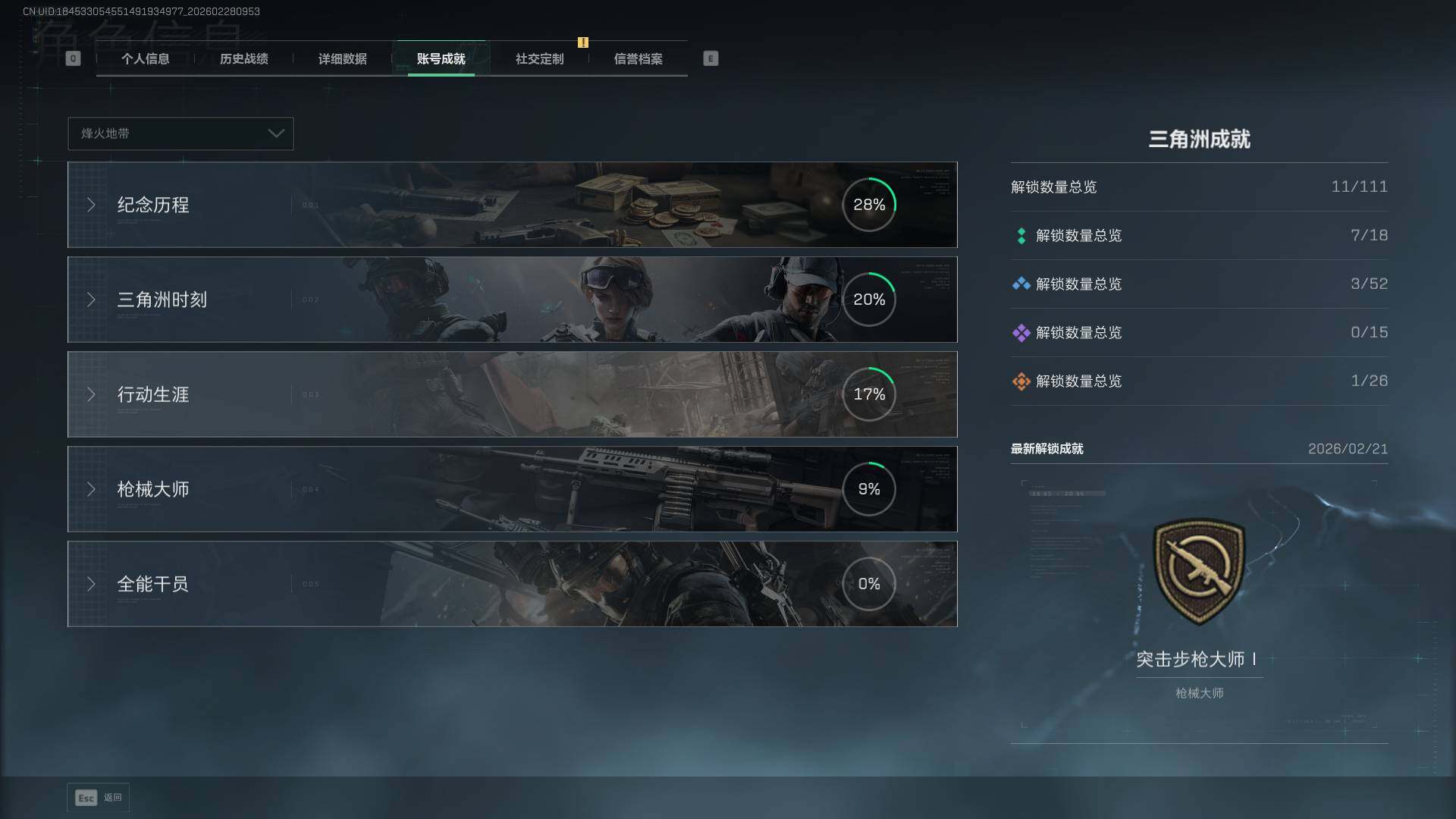Switch to the 个人信息 tab
The image size is (1456, 819).
pos(145,59)
